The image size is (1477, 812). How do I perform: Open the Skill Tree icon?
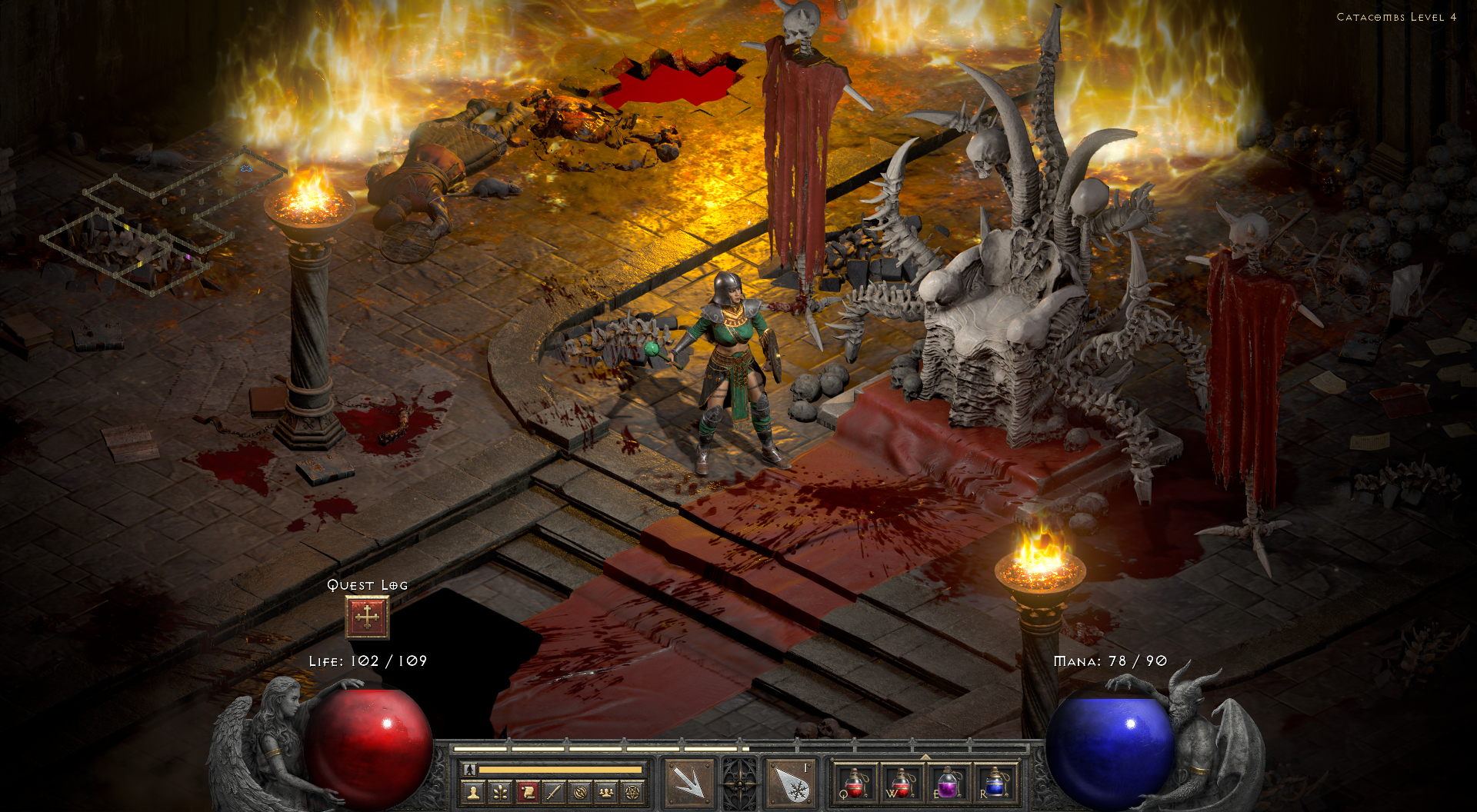(x=499, y=791)
